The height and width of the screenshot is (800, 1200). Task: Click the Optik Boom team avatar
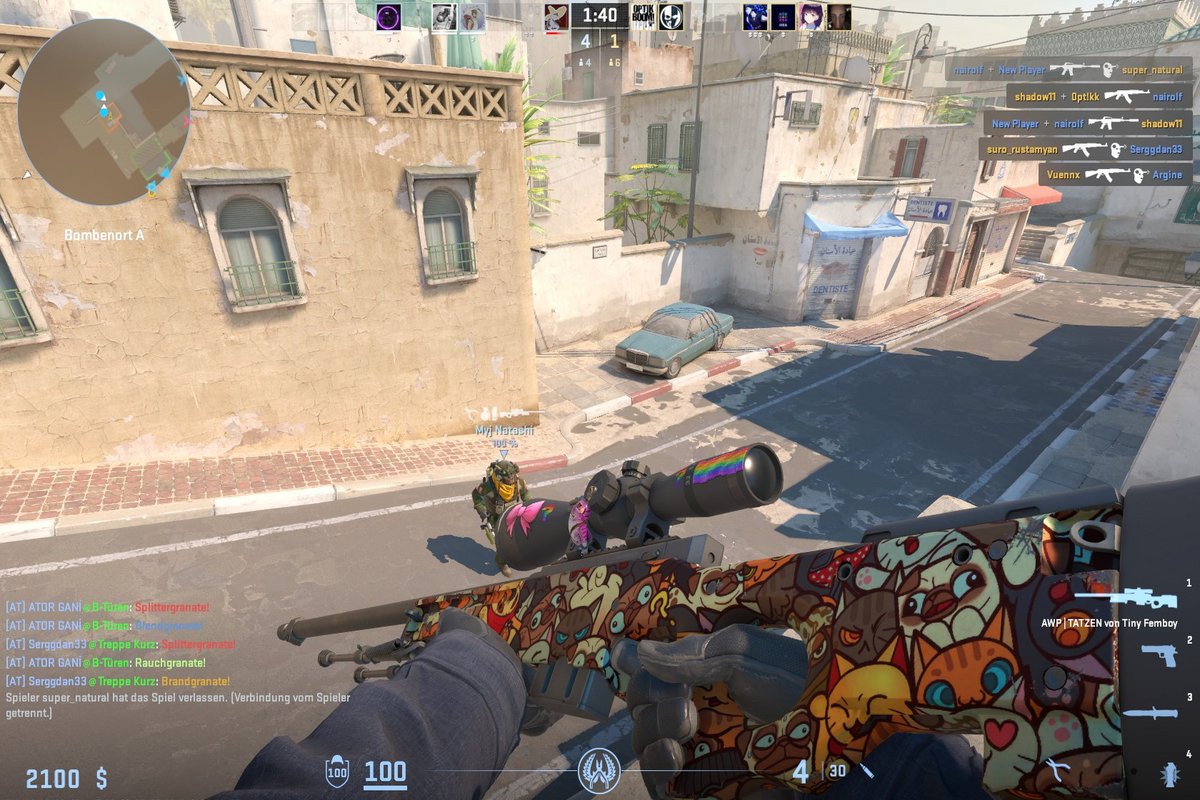pyautogui.click(x=645, y=17)
